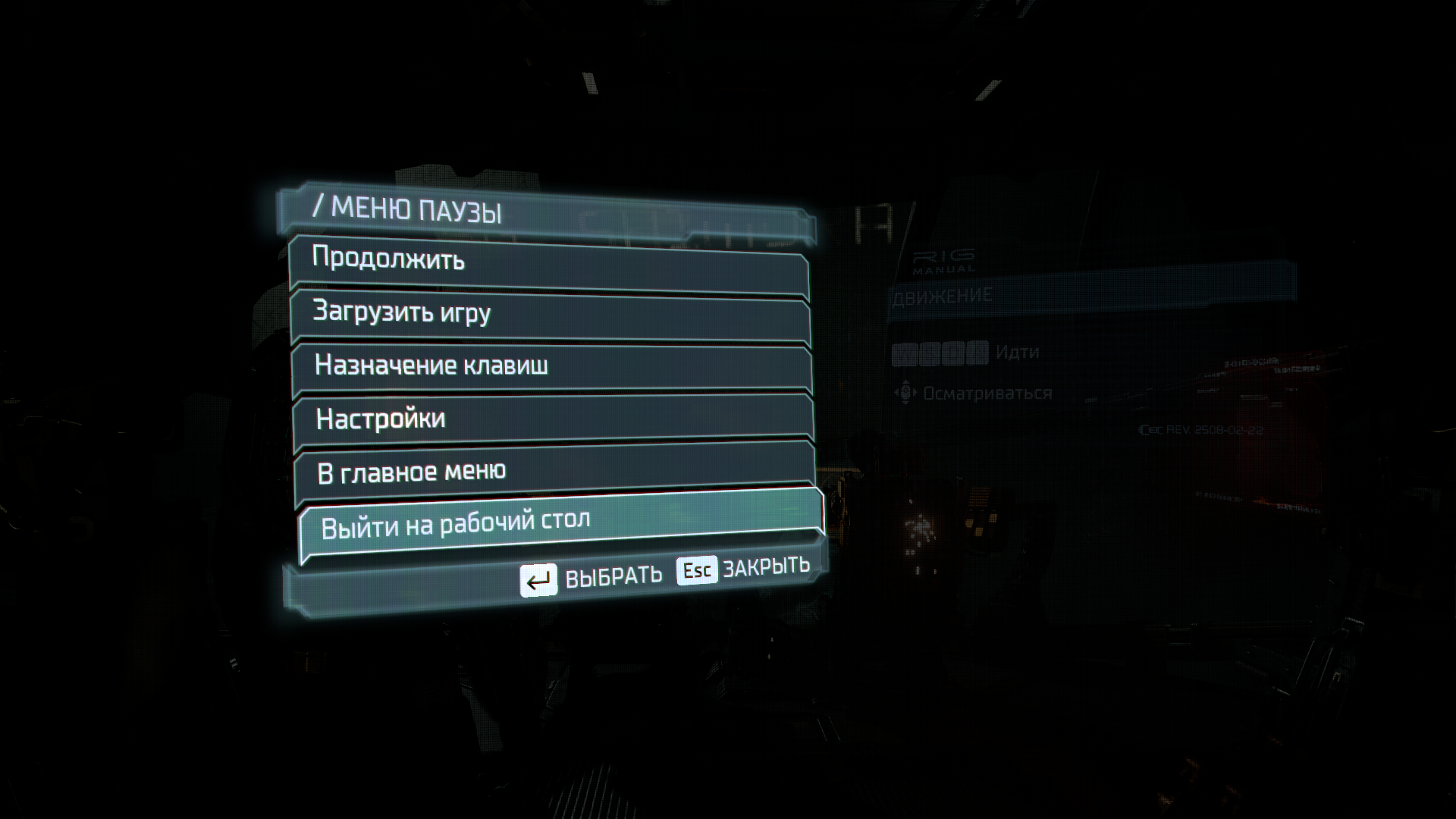This screenshot has height=819, width=1456.
Task: Open the Загрузить игру menu entry
Action: click(551, 314)
